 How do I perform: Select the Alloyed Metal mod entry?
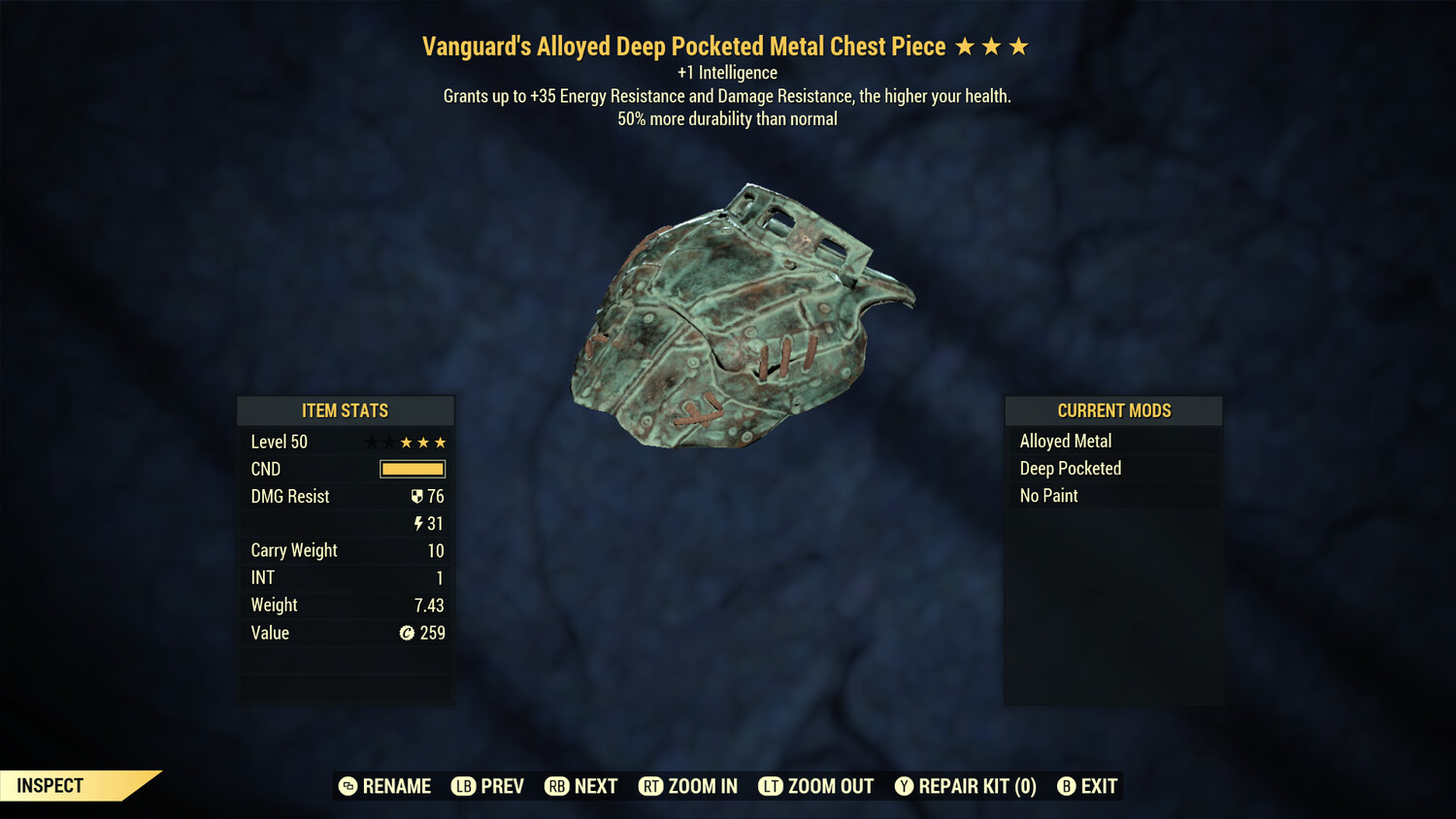tap(1065, 441)
